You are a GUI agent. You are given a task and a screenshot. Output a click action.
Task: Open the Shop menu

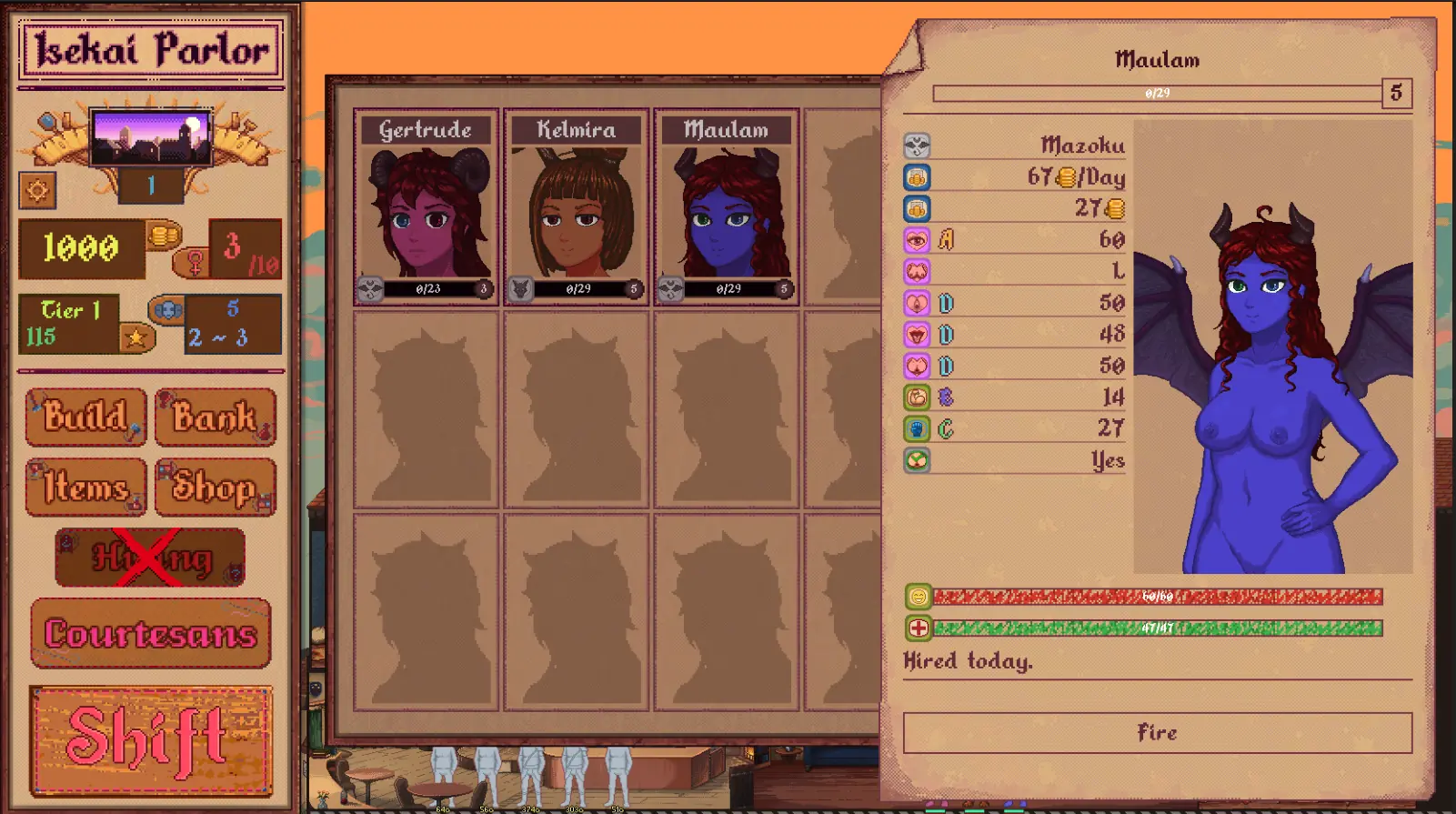(215, 487)
